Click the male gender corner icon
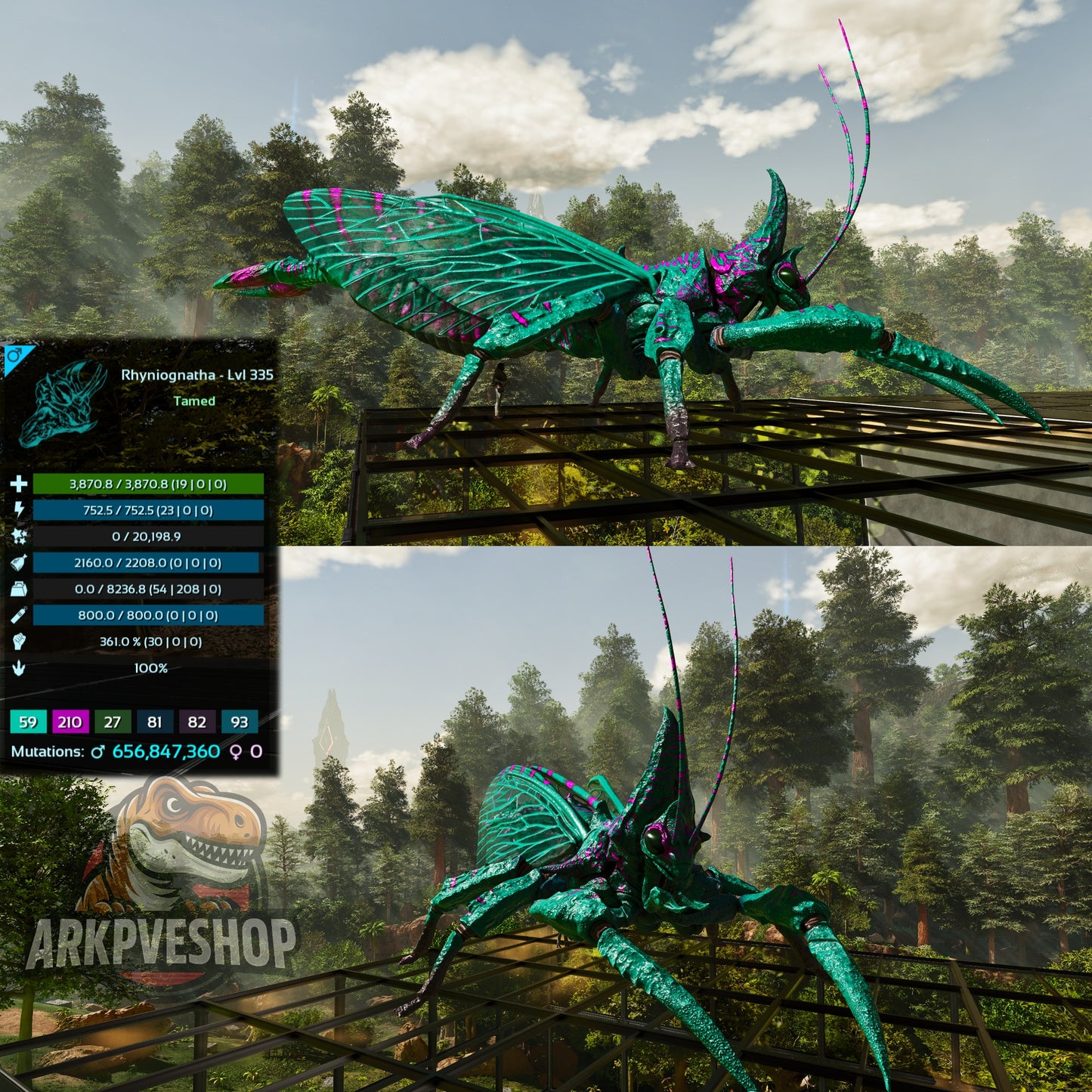 point(14,355)
